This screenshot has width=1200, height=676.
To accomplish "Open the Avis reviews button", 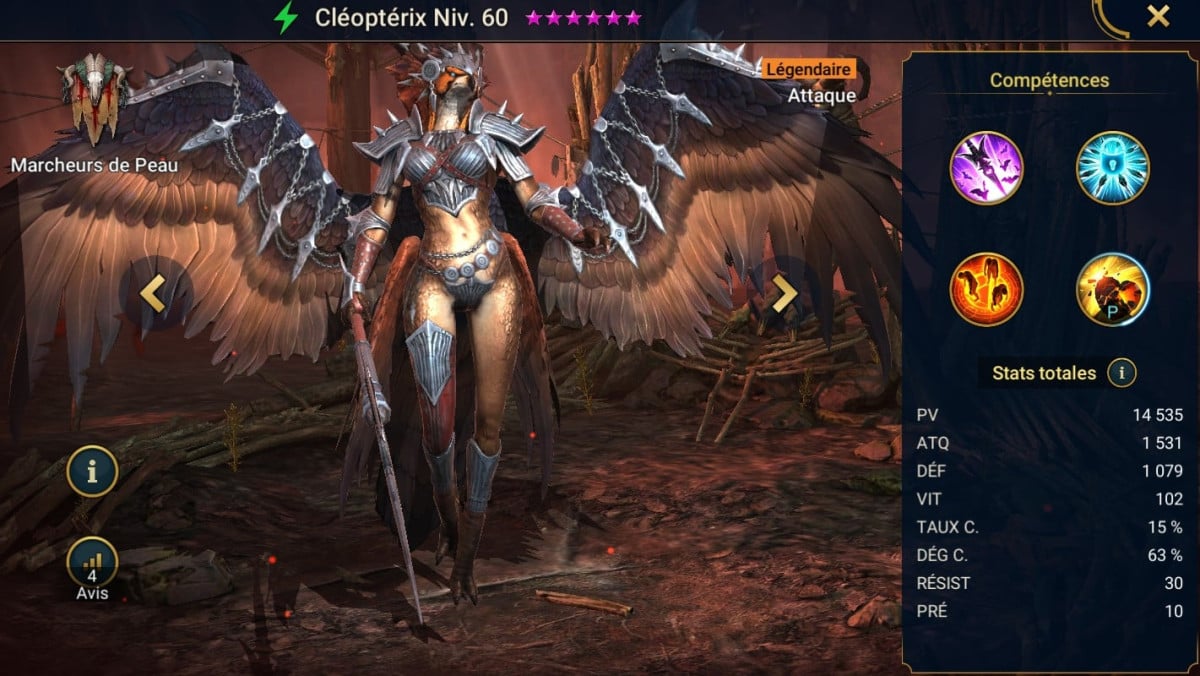I will click(92, 563).
